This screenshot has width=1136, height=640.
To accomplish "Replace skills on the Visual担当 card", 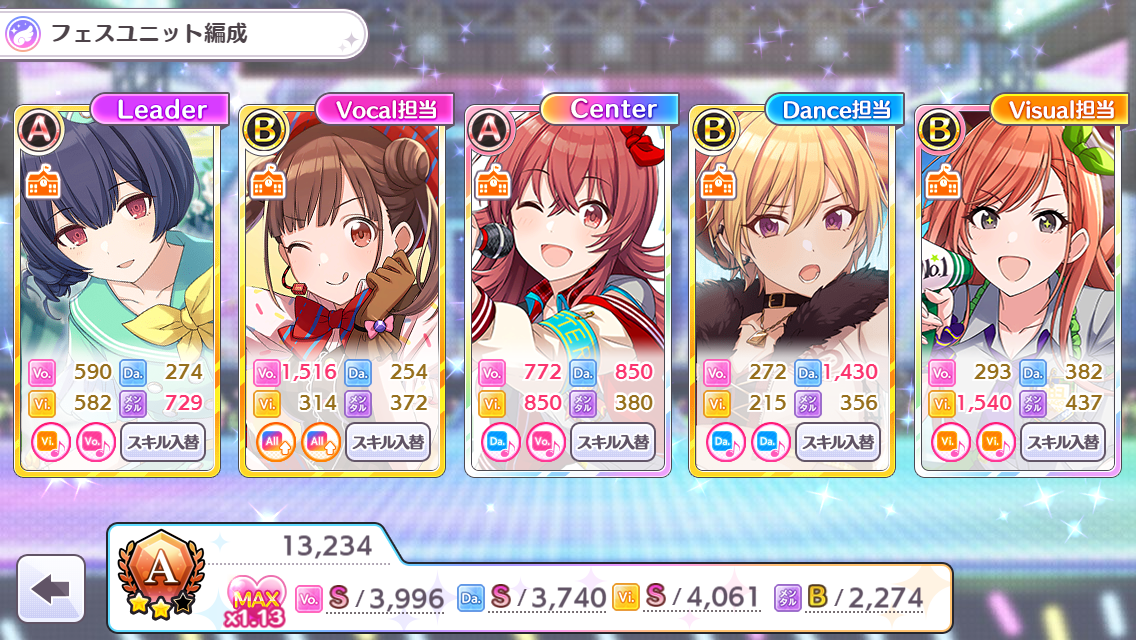I will [1063, 441].
